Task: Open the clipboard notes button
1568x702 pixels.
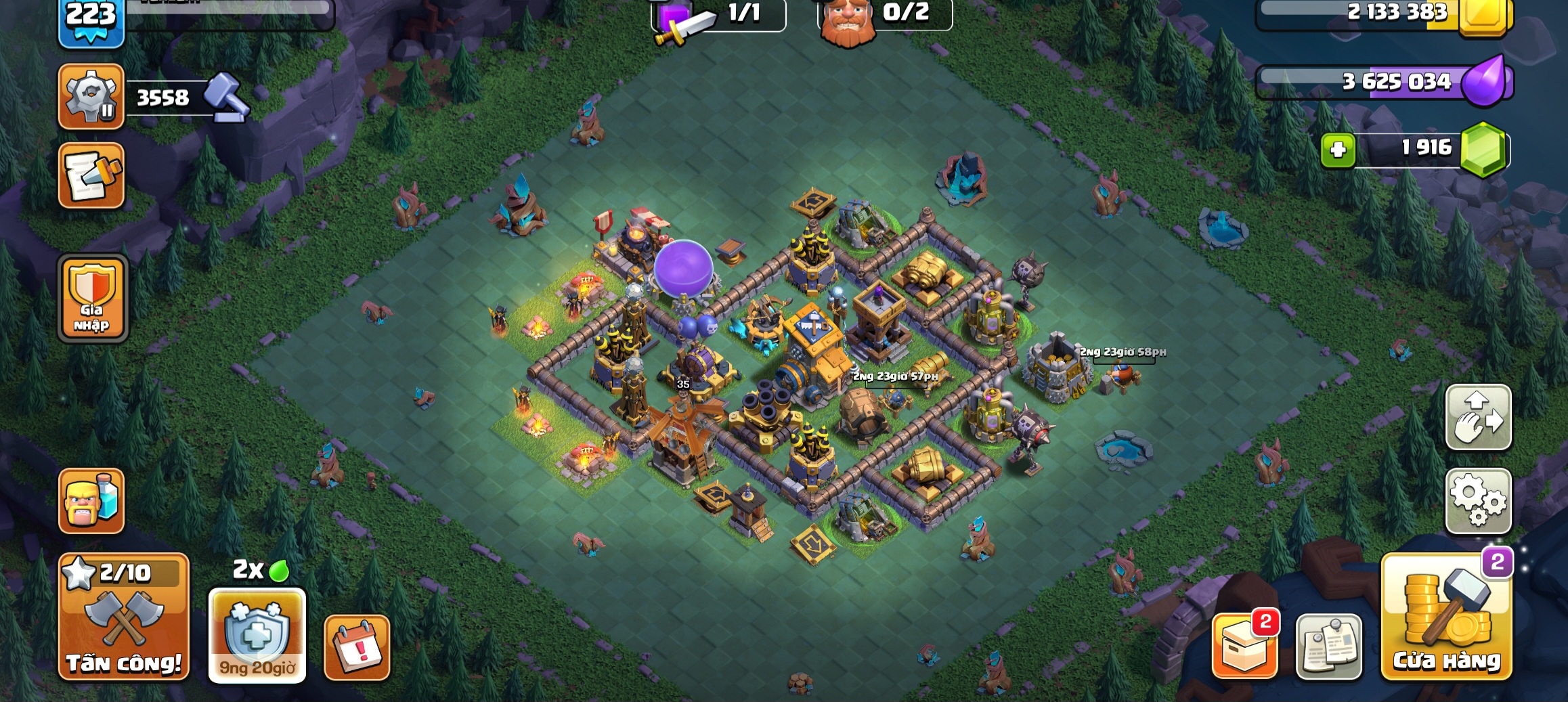Action: tap(1328, 646)
